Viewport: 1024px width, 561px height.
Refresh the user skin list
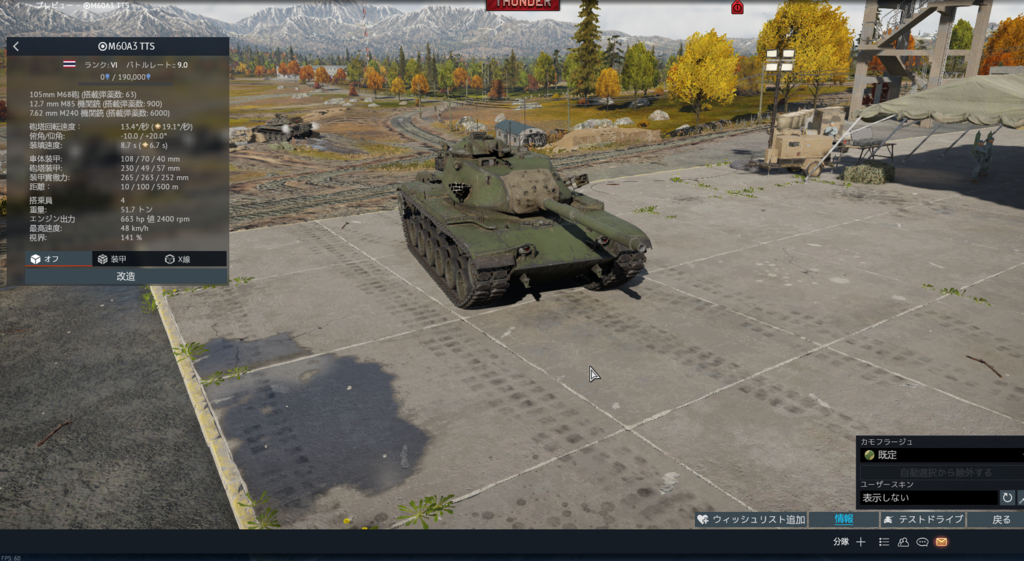pyautogui.click(x=1007, y=497)
